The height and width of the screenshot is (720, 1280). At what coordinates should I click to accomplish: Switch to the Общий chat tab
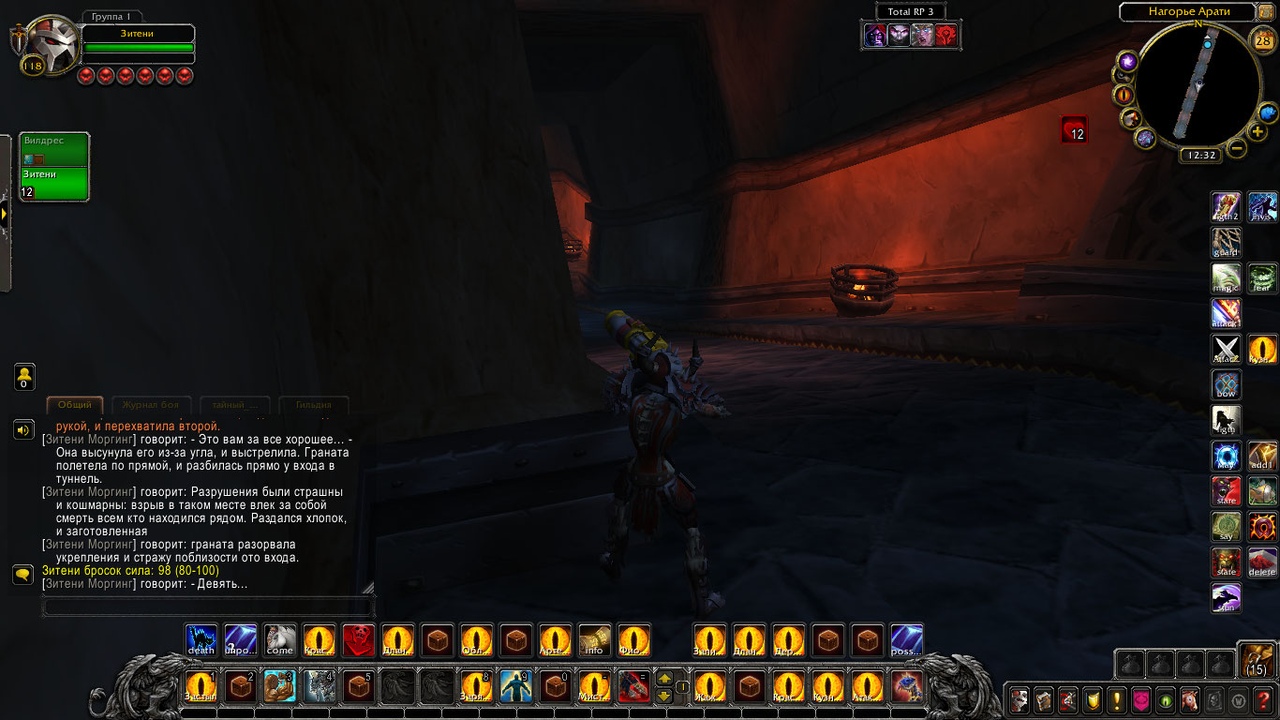[75, 405]
